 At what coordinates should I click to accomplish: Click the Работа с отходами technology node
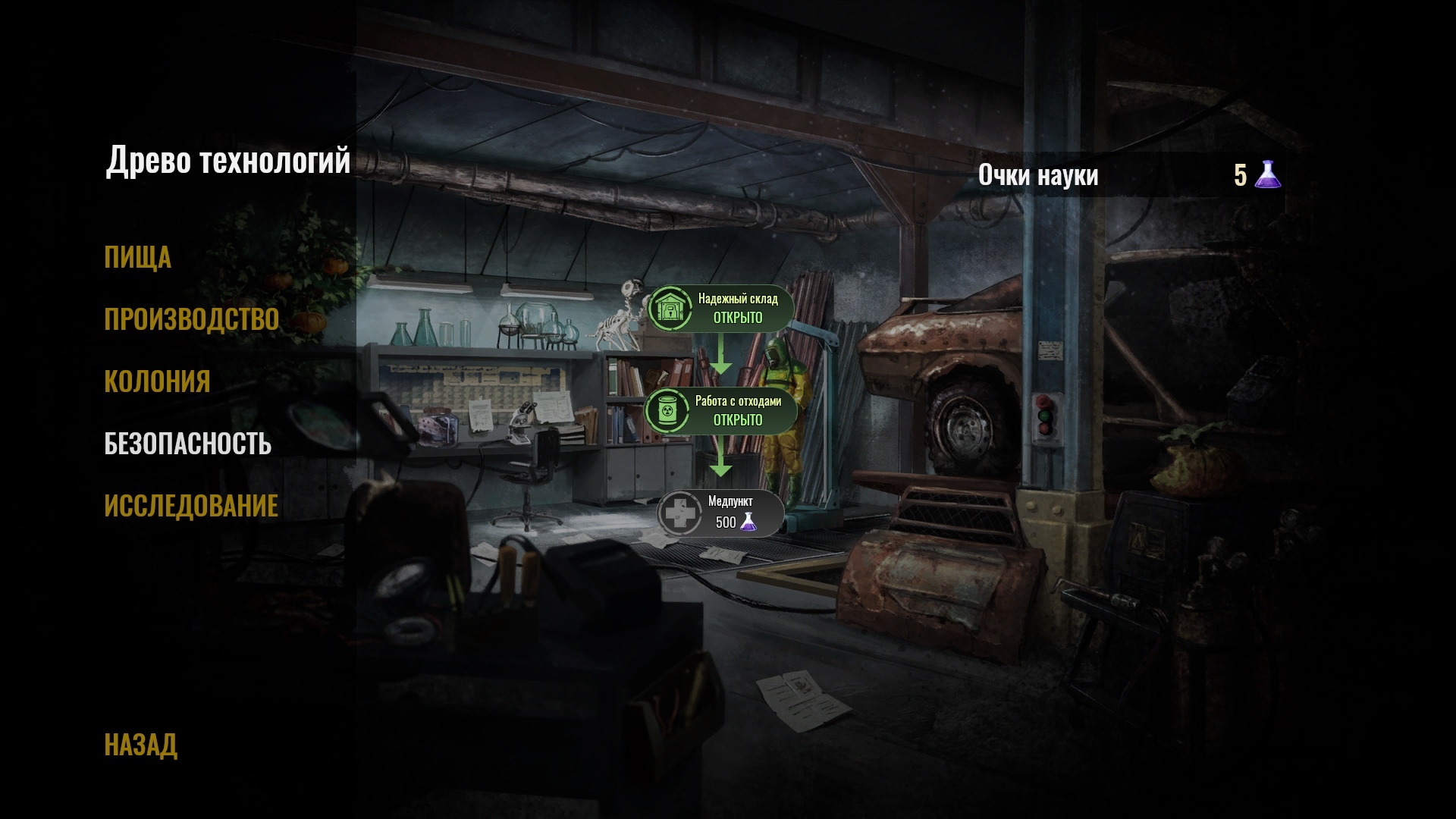tap(720, 411)
